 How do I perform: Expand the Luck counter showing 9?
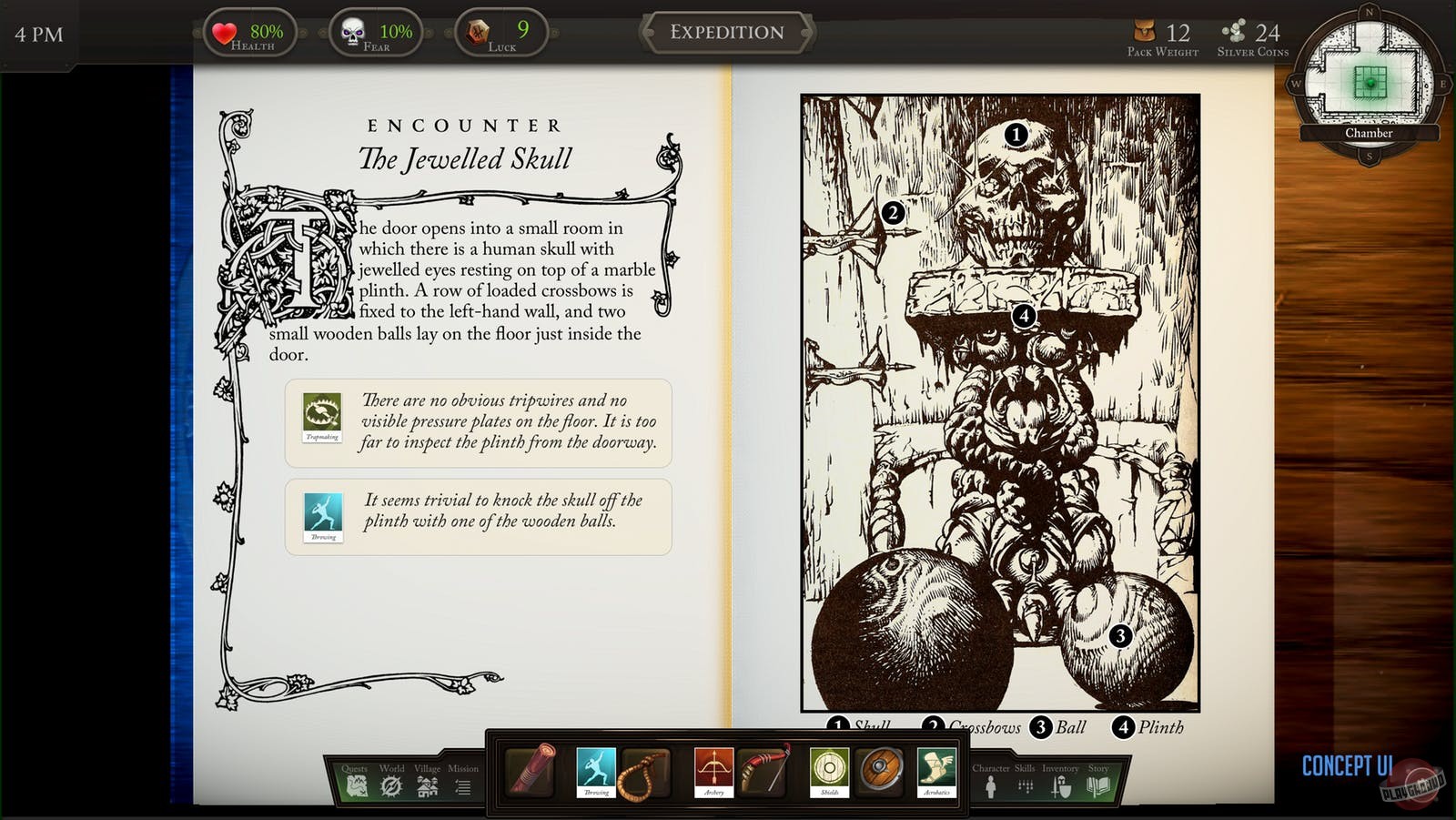[x=500, y=32]
